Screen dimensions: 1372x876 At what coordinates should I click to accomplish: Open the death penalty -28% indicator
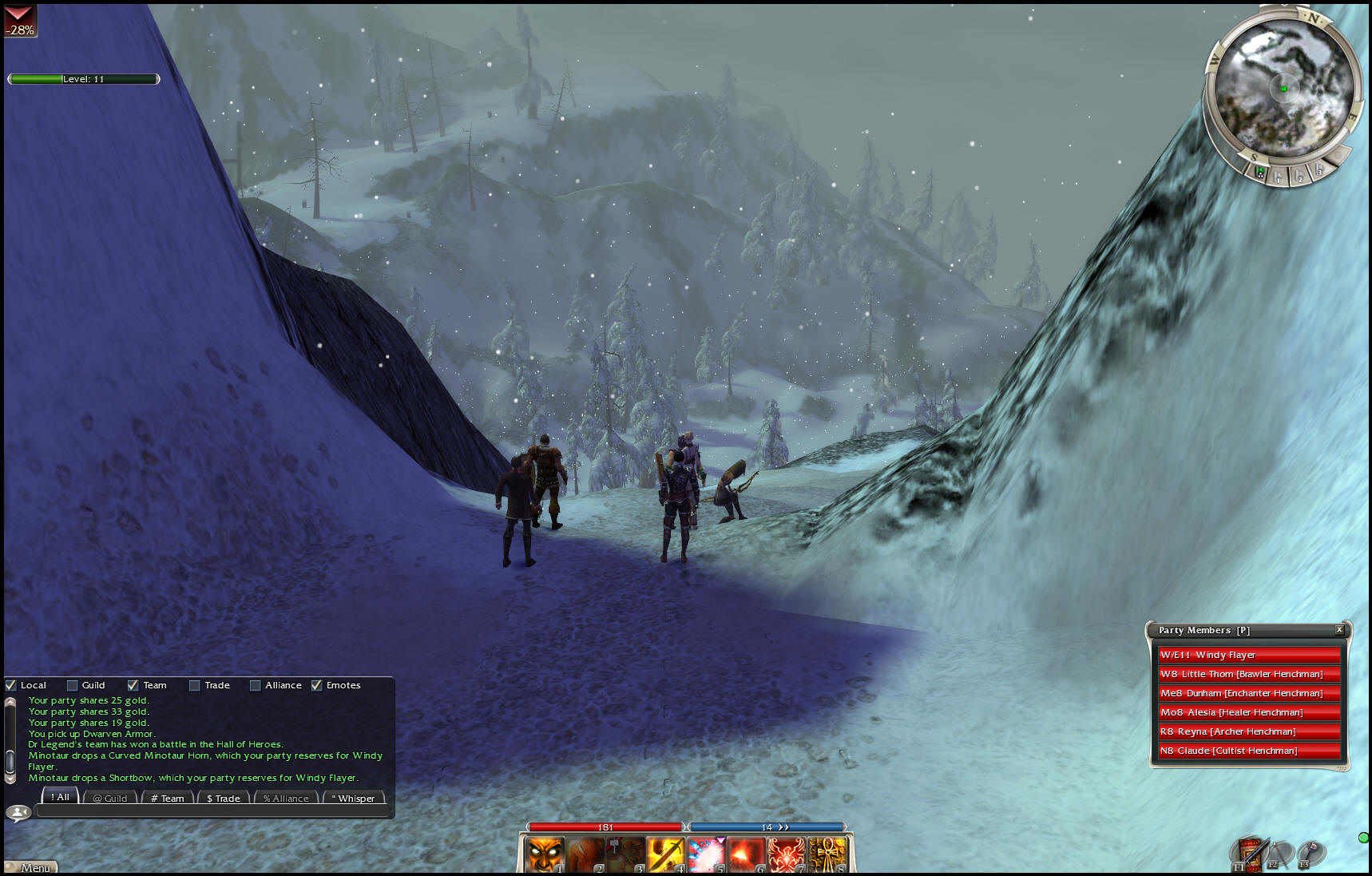tap(20, 21)
